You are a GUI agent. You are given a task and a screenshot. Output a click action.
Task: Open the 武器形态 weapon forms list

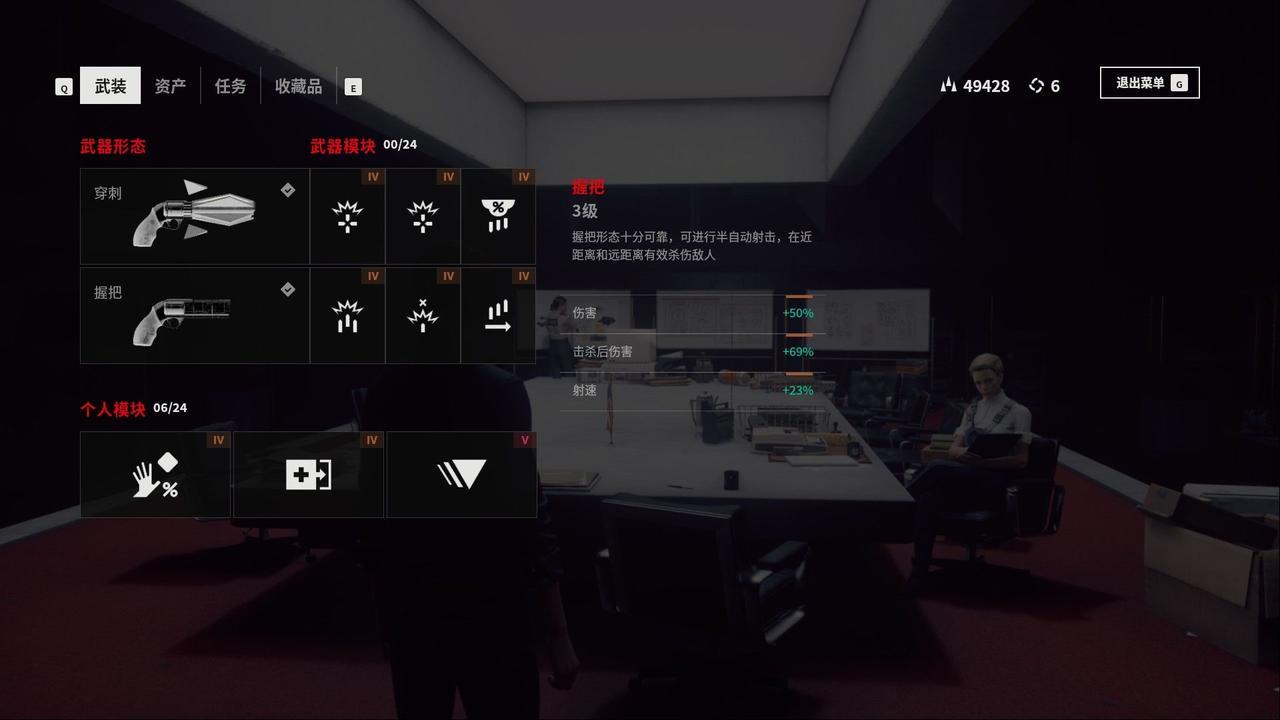pos(113,146)
